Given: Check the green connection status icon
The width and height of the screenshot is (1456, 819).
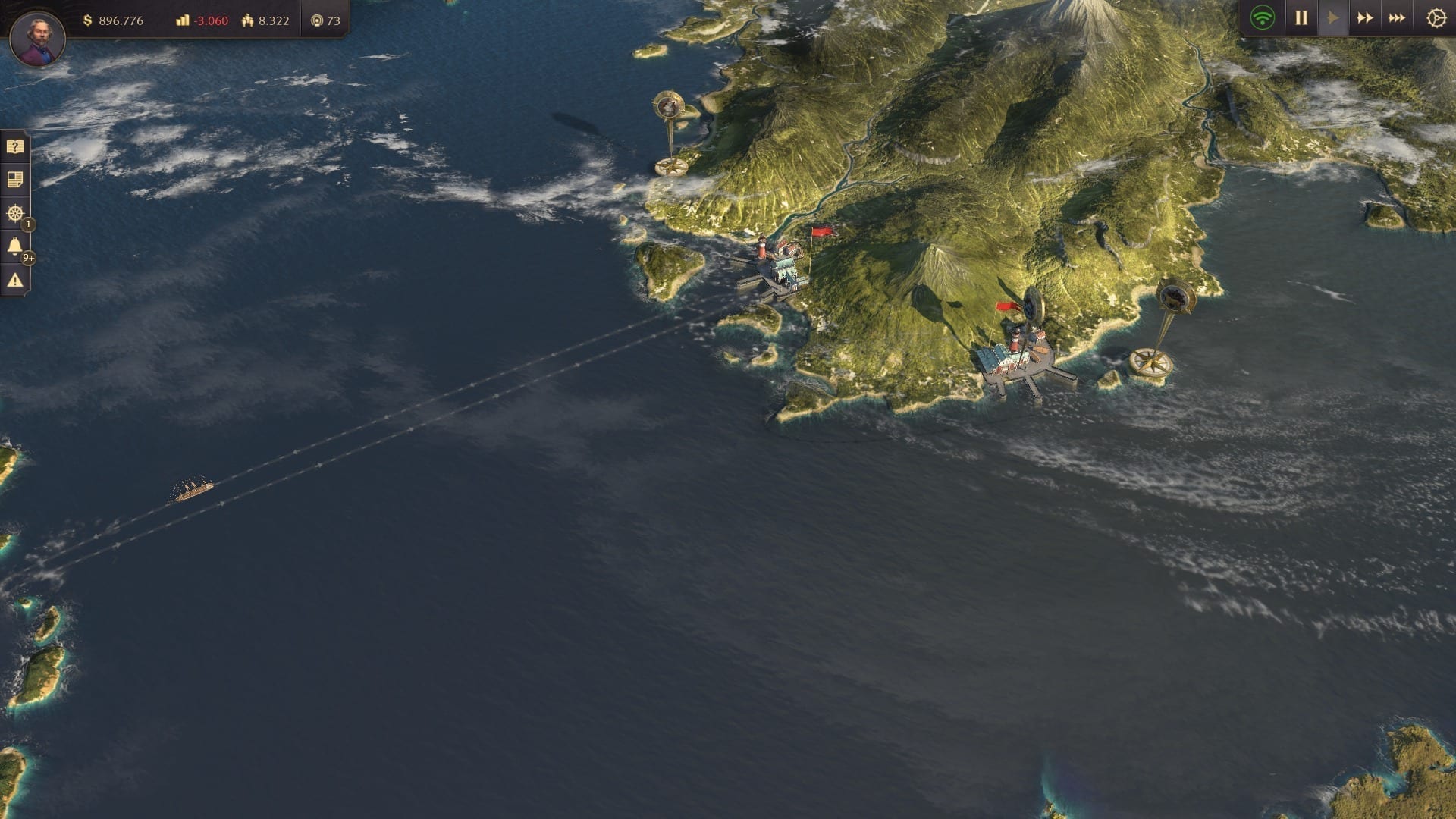Looking at the screenshot, I should (1263, 18).
